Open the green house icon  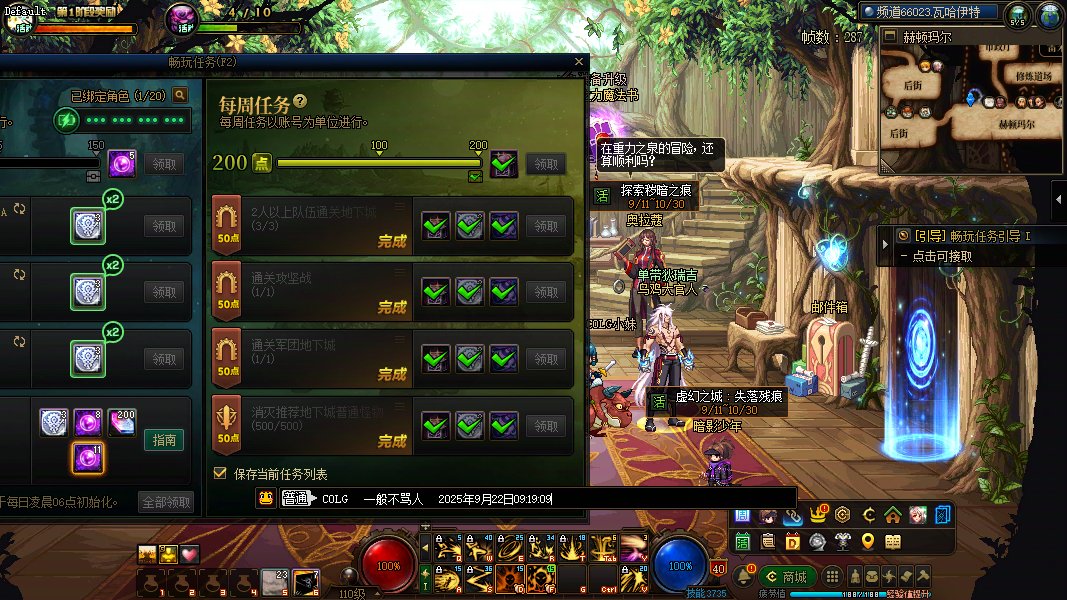pos(892,516)
